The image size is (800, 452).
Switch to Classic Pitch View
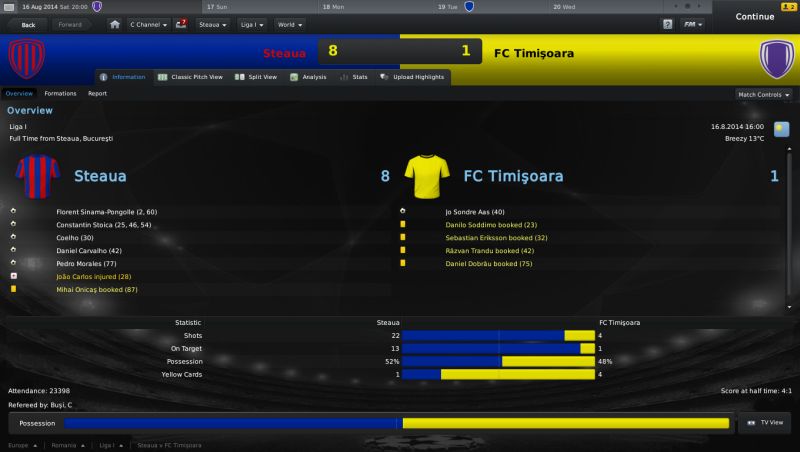pyautogui.click(x=191, y=77)
